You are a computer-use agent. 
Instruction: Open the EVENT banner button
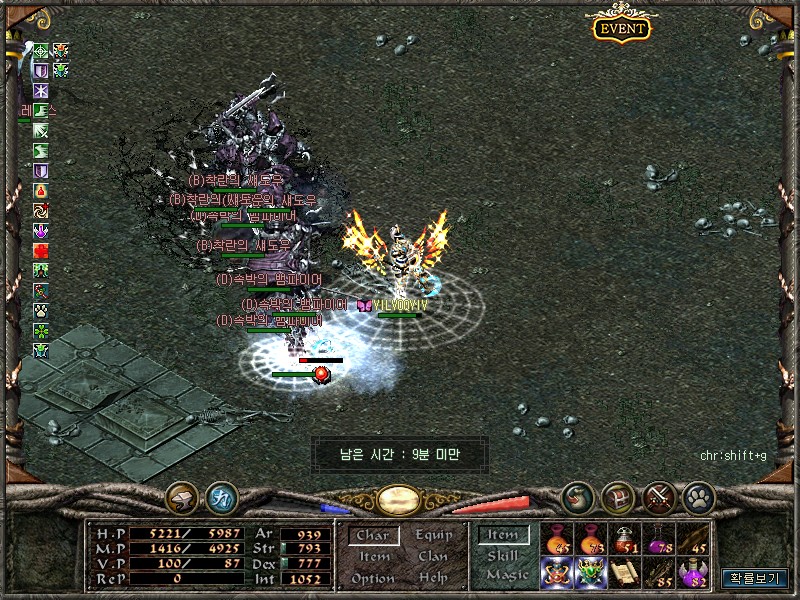click(x=622, y=29)
